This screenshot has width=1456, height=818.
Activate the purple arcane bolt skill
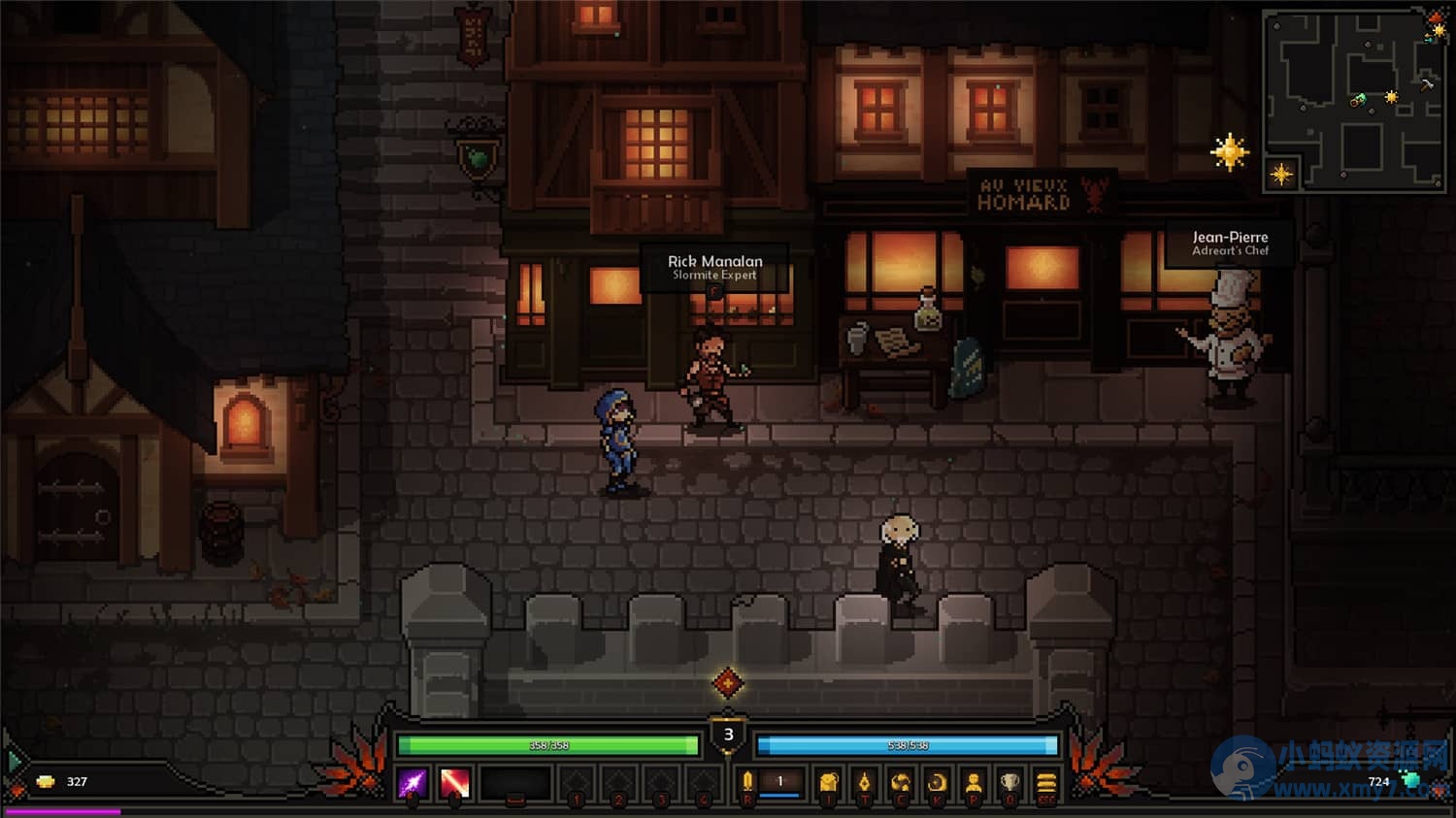pyautogui.click(x=413, y=783)
